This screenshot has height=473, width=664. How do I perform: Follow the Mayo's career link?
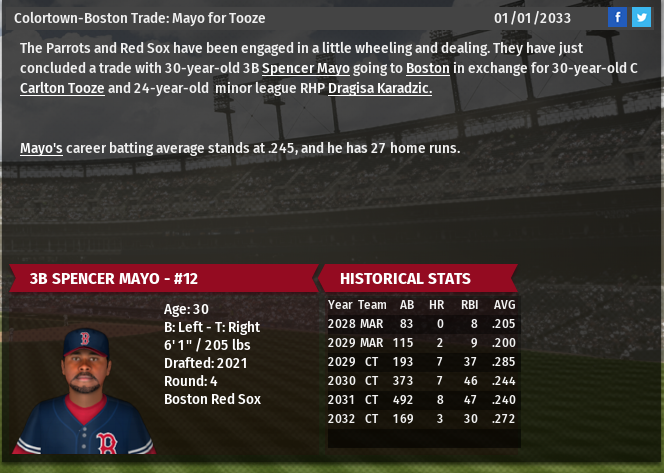tap(42, 148)
